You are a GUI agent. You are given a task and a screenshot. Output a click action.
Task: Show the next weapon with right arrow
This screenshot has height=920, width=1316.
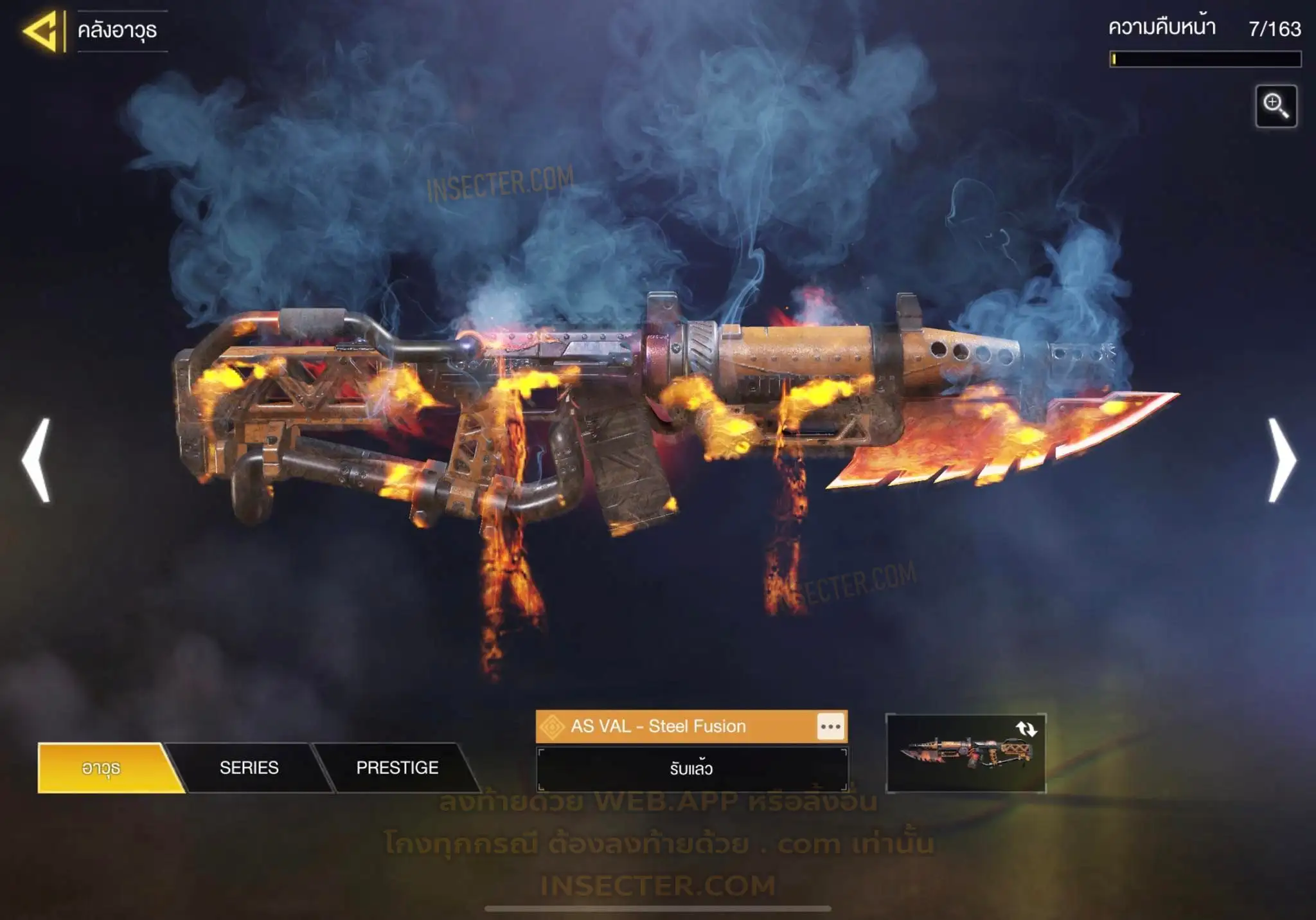(1281, 460)
